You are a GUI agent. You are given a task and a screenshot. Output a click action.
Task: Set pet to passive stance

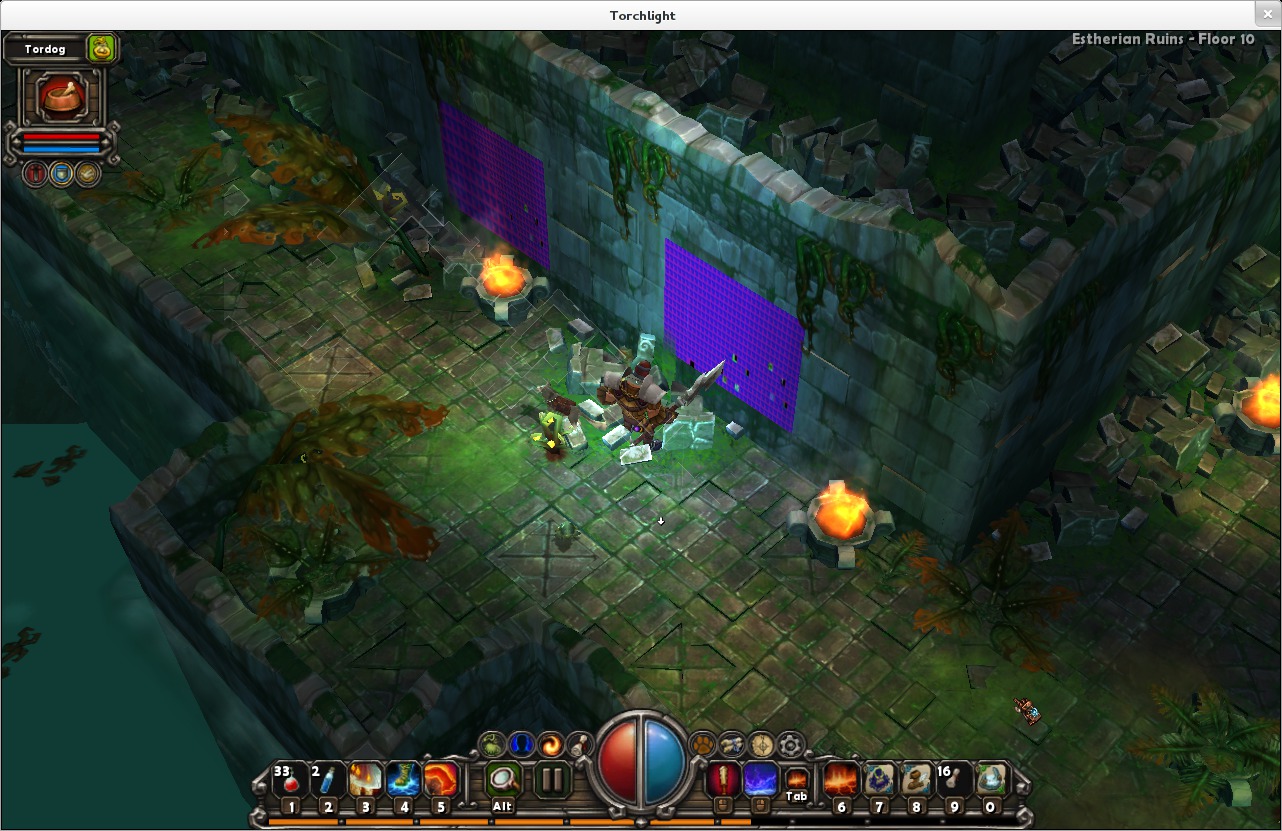tap(88, 174)
